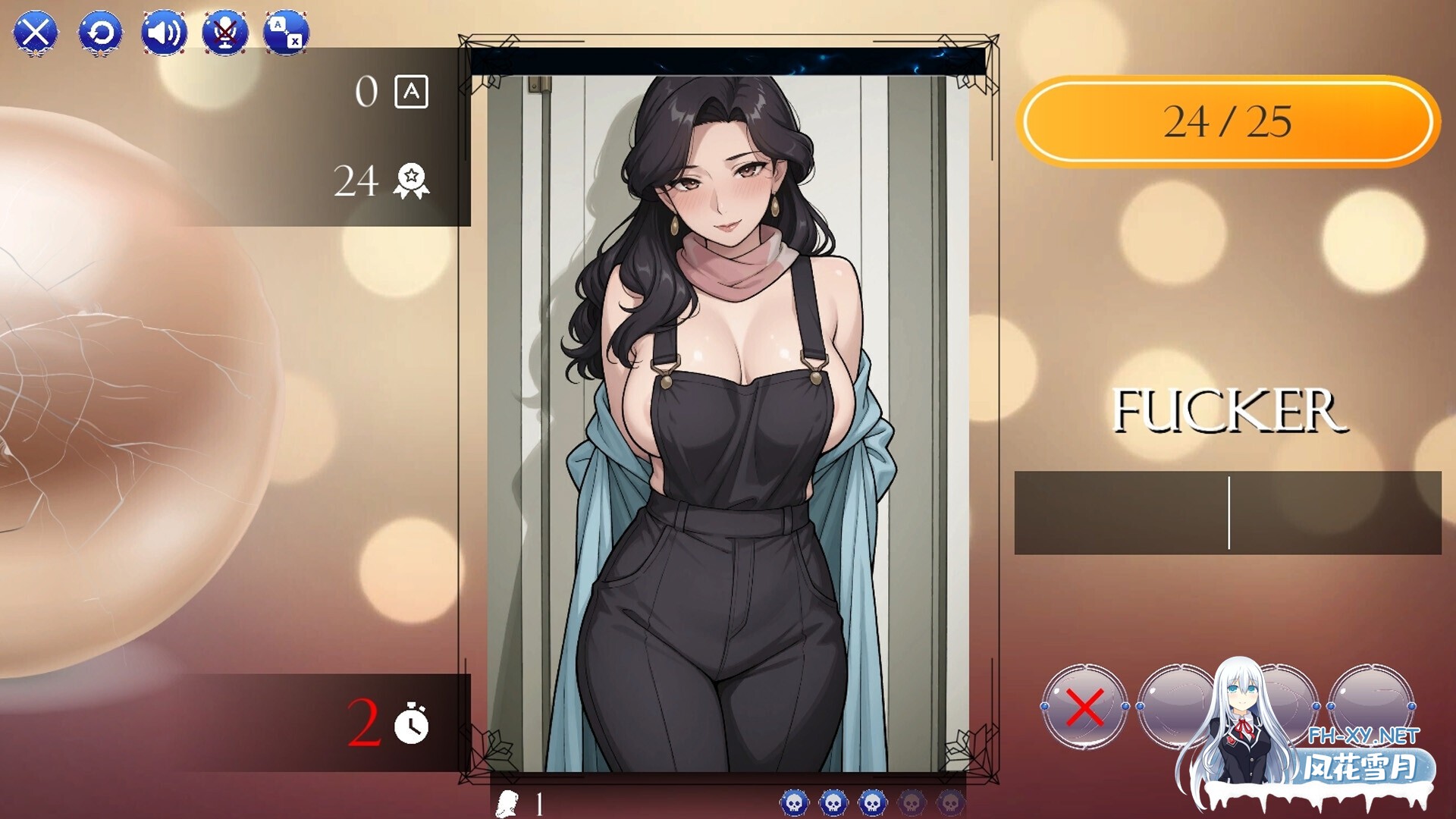
Task: Open the orb marked with a red X
Action: (x=1084, y=707)
